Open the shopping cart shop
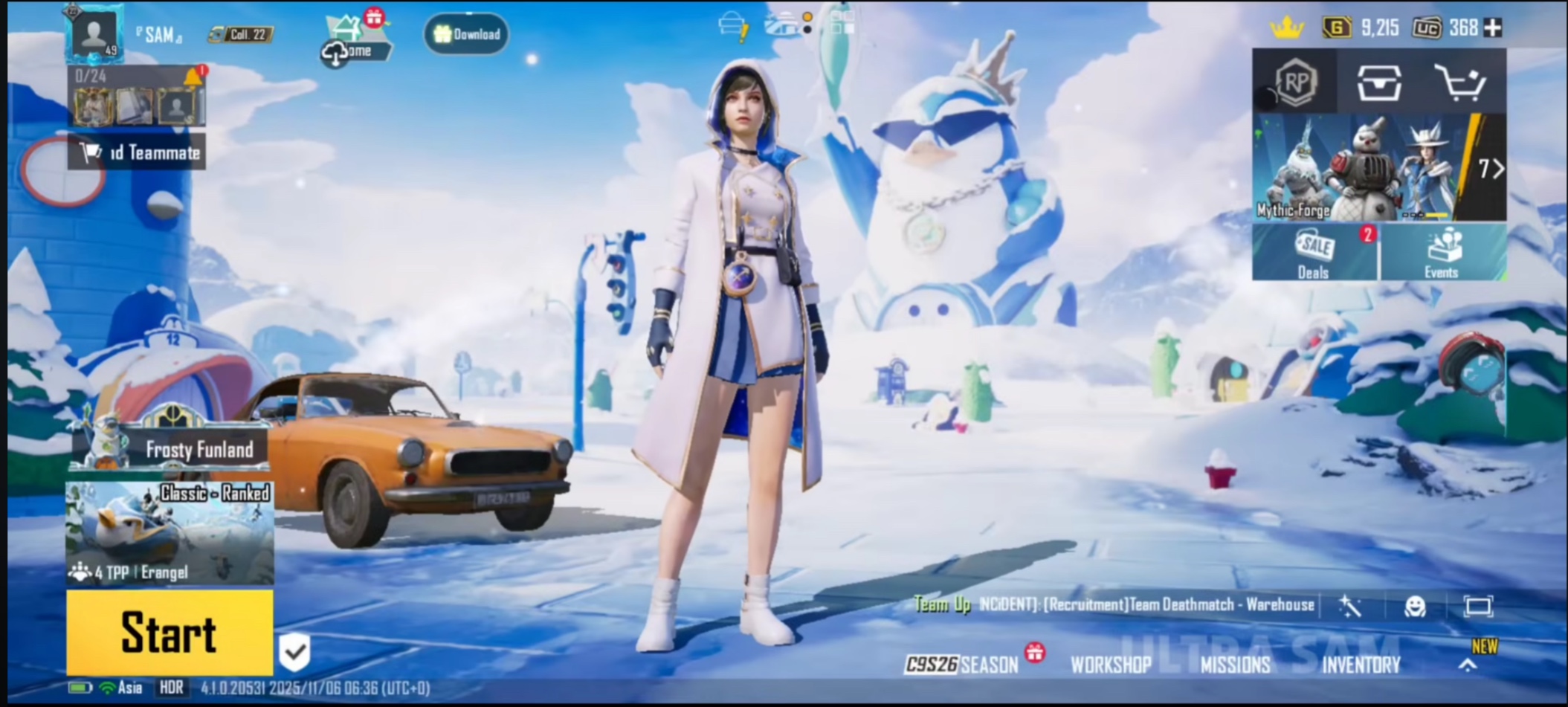Image resolution: width=1568 pixels, height=707 pixels. (1460, 82)
